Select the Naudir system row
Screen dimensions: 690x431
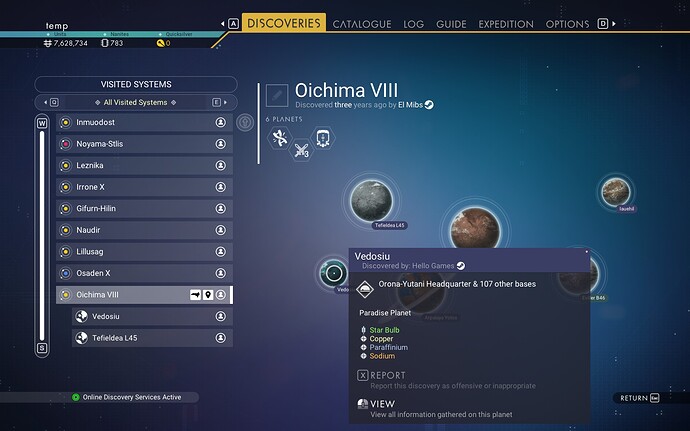coord(143,230)
